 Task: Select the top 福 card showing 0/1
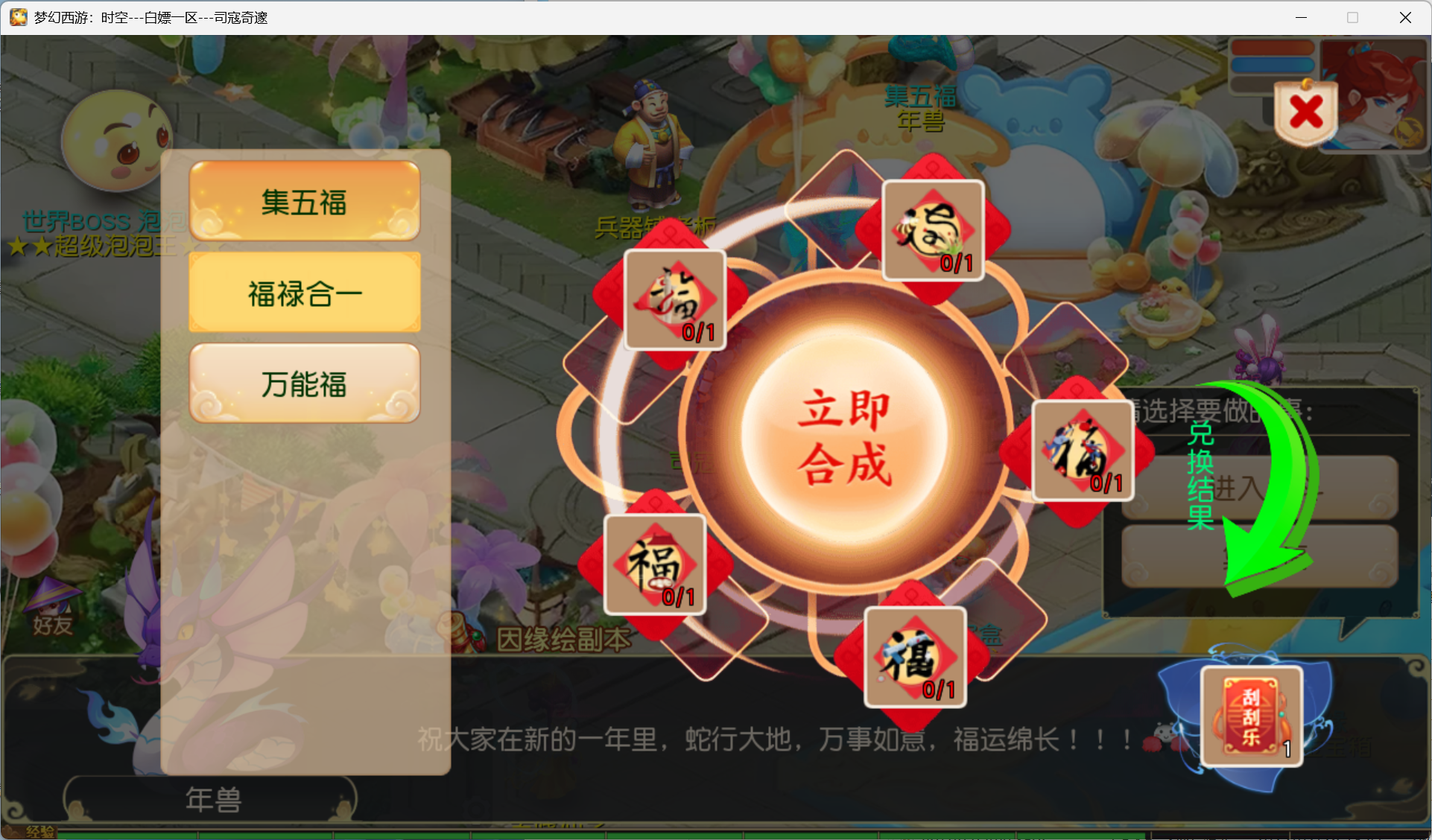pyautogui.click(x=932, y=231)
